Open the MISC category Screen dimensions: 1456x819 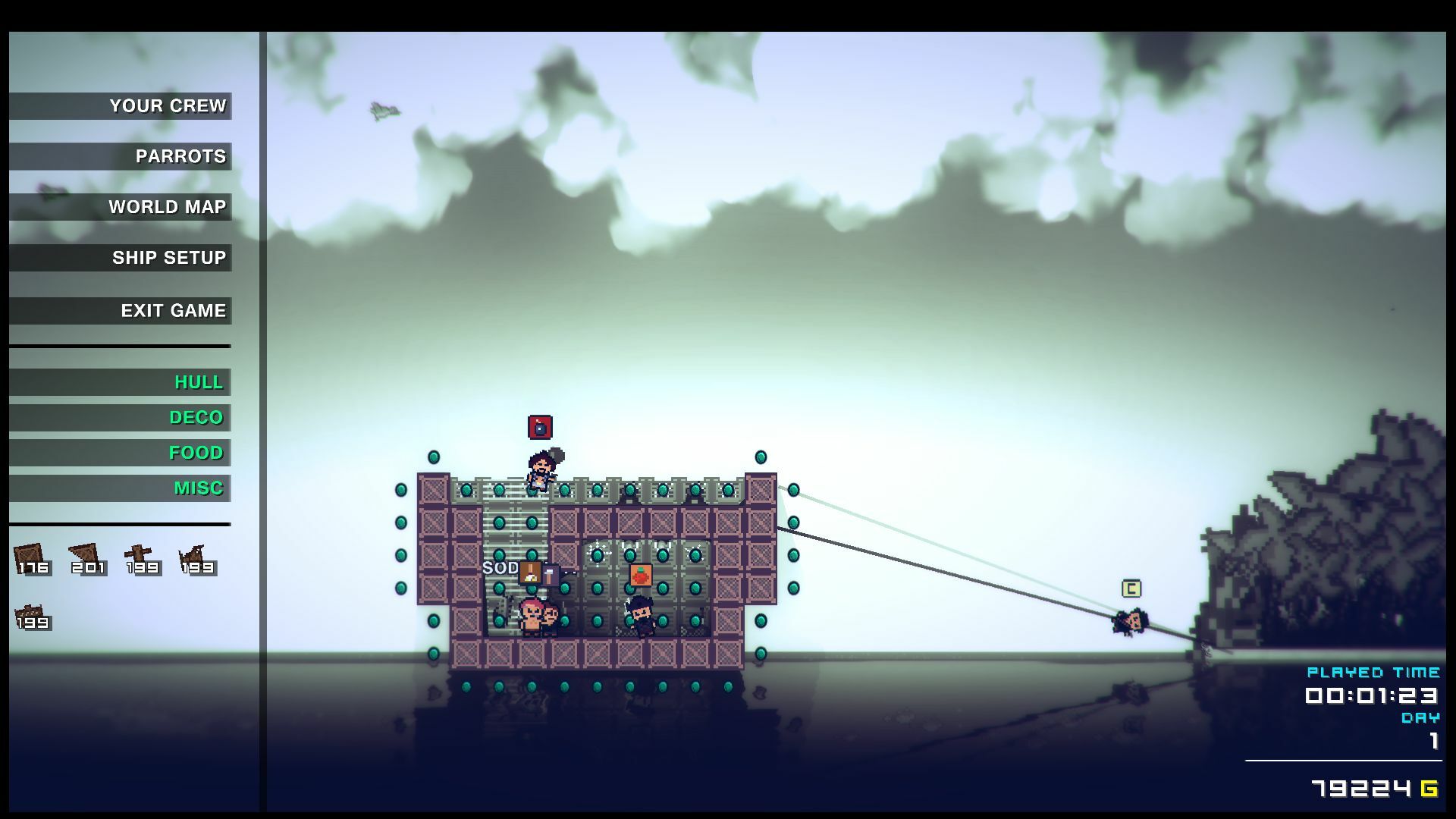(199, 488)
